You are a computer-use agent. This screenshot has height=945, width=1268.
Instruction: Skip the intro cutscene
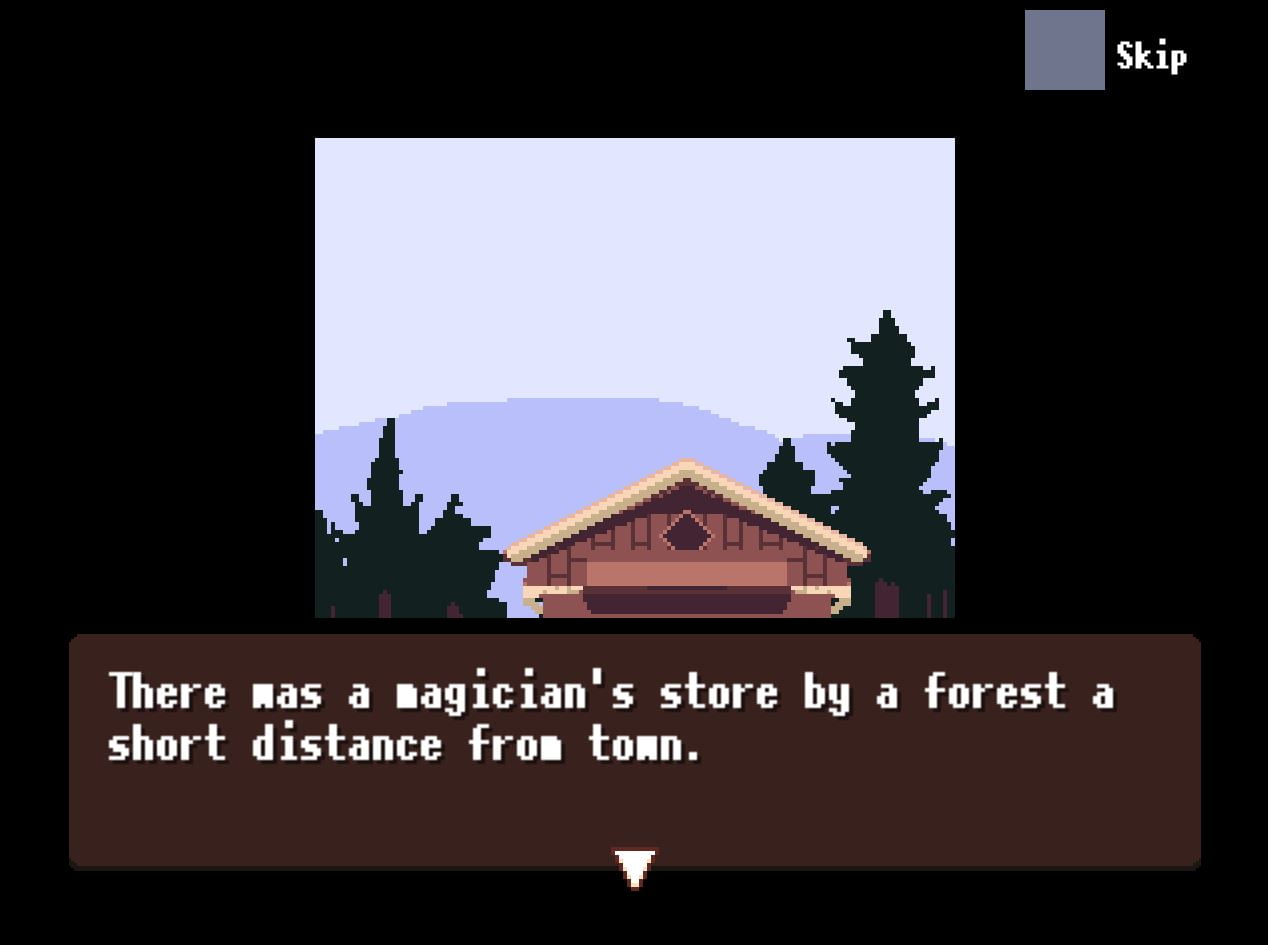(1065, 51)
